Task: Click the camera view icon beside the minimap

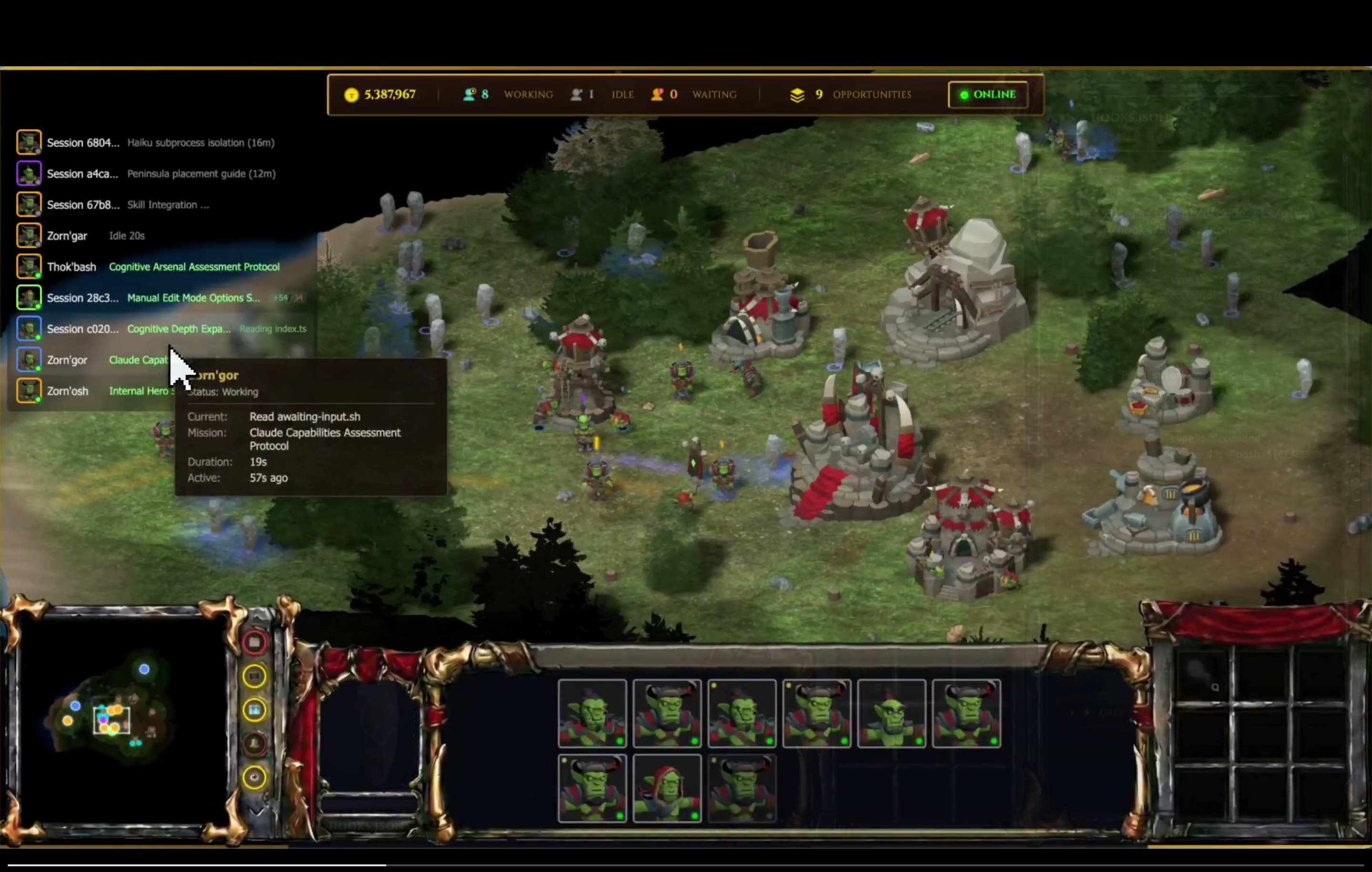Action: [254, 709]
